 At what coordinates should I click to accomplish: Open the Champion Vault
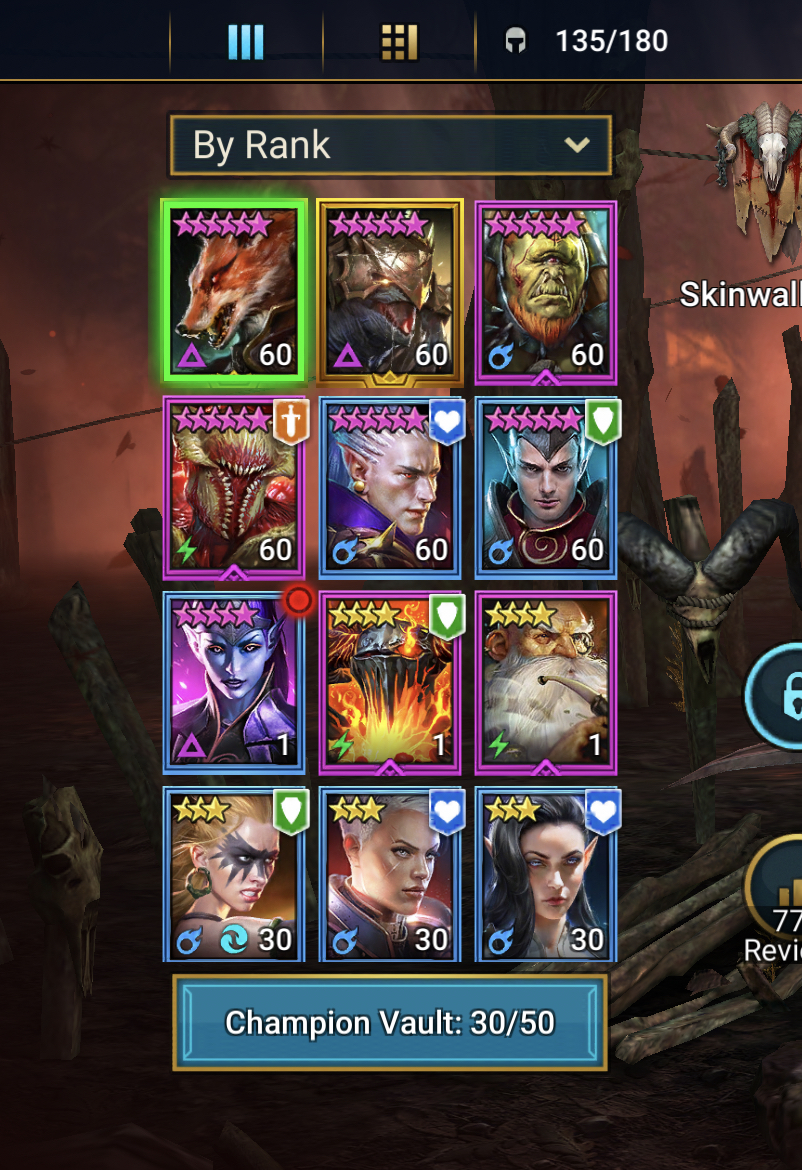[x=390, y=1022]
